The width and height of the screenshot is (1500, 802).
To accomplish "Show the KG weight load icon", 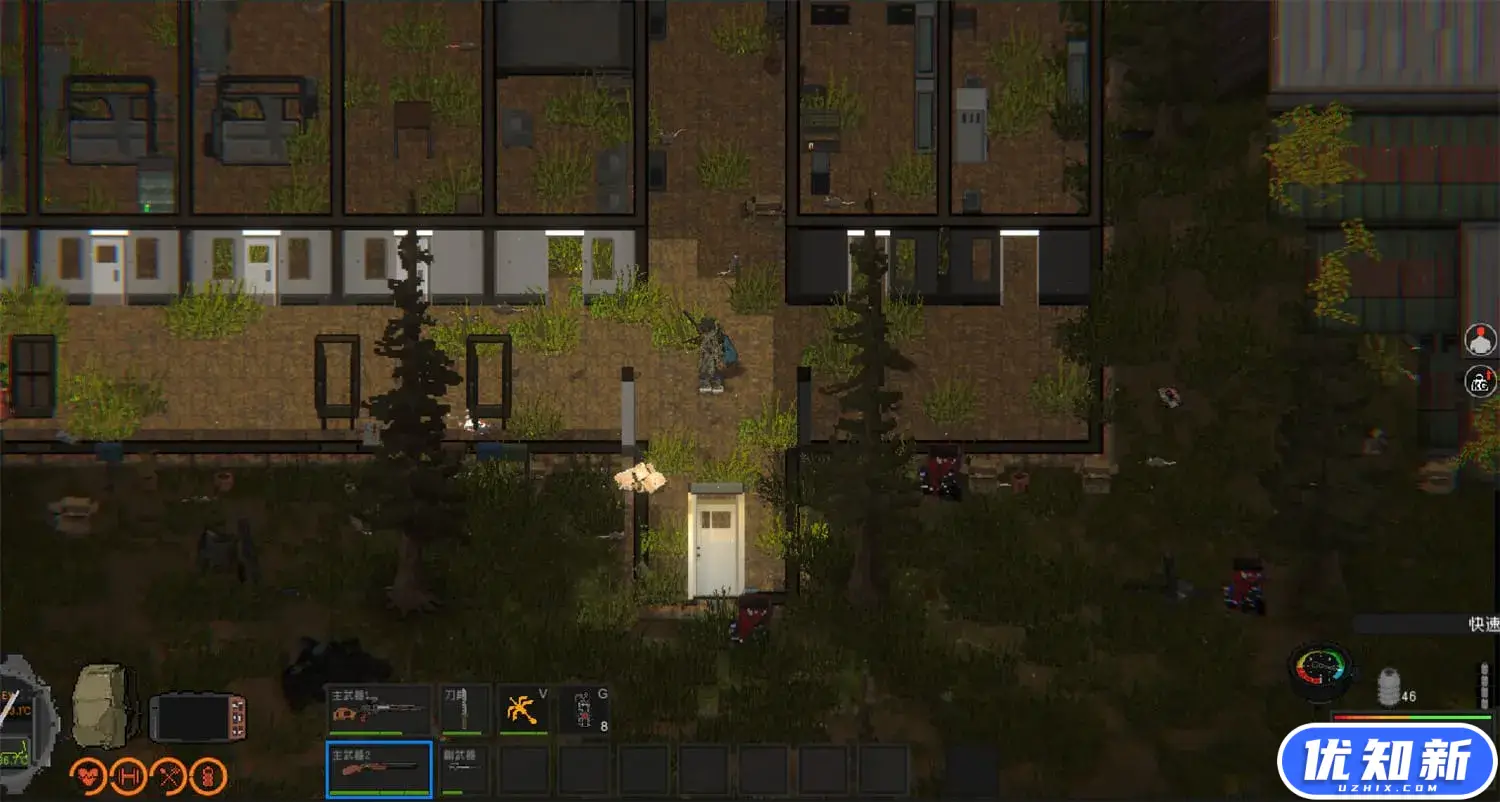I will 1481,382.
